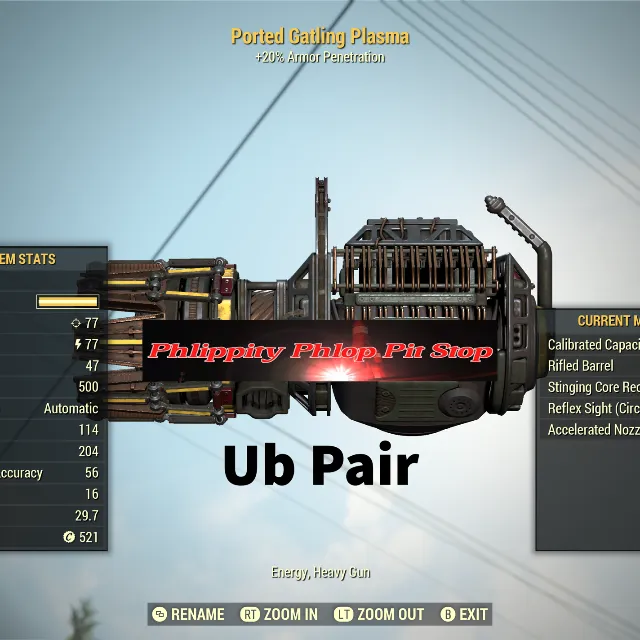640x640 pixels.
Task: Choose the Stinging Core Receiver mod
Action: [594, 387]
